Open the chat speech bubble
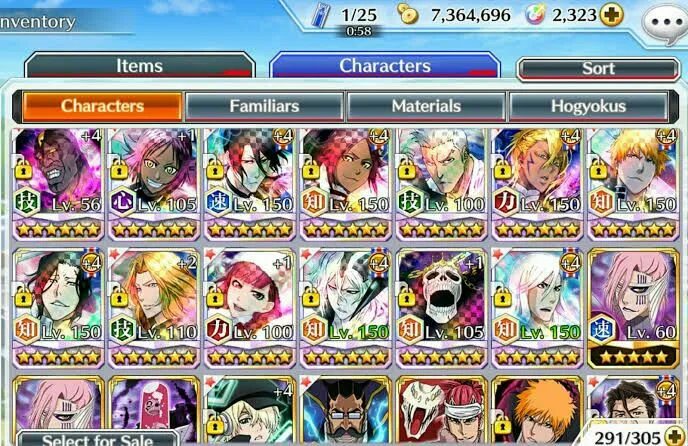 [663, 19]
